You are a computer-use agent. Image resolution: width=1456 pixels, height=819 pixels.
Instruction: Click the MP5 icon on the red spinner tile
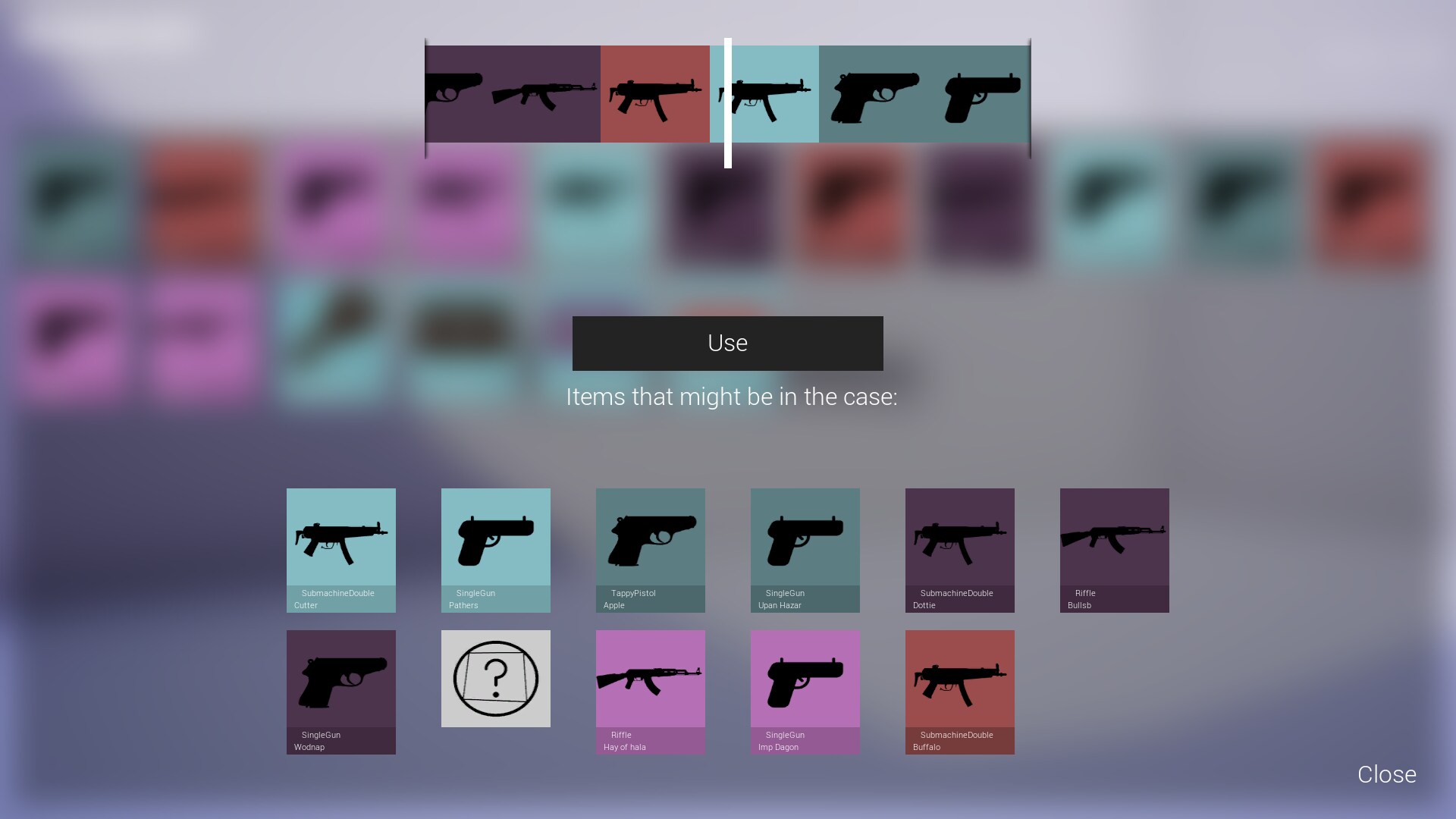(654, 94)
